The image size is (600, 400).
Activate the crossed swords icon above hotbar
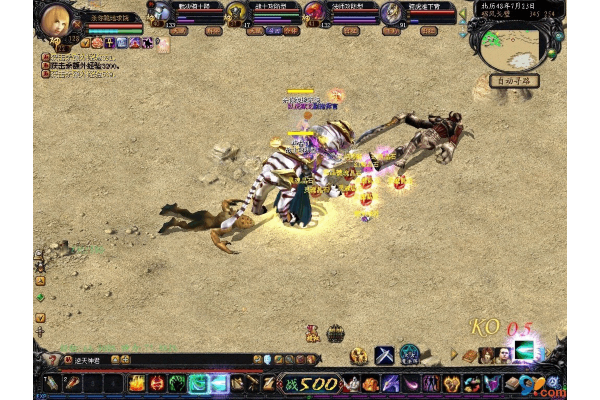point(384,355)
